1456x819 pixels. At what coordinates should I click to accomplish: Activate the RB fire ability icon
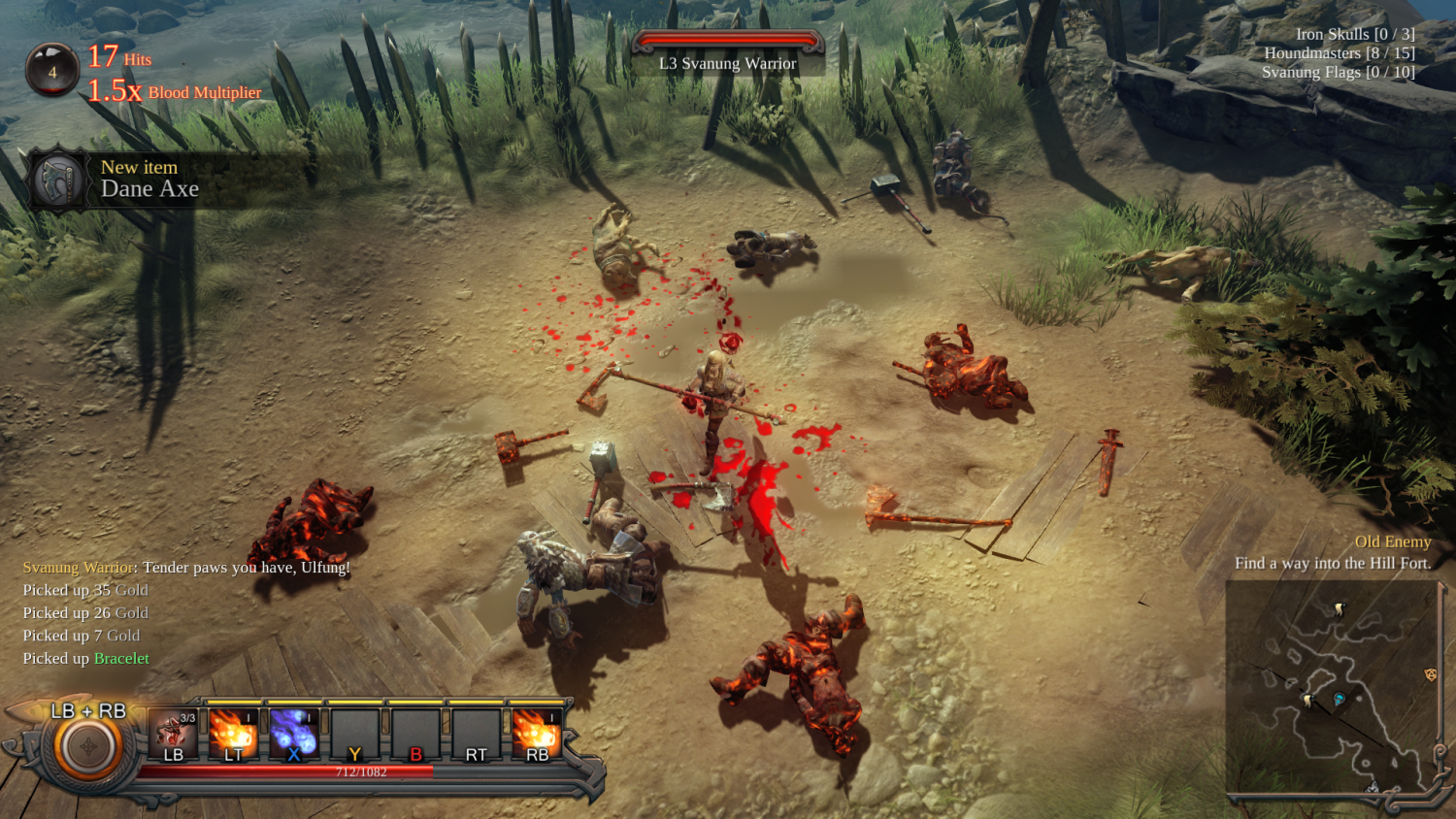[537, 731]
